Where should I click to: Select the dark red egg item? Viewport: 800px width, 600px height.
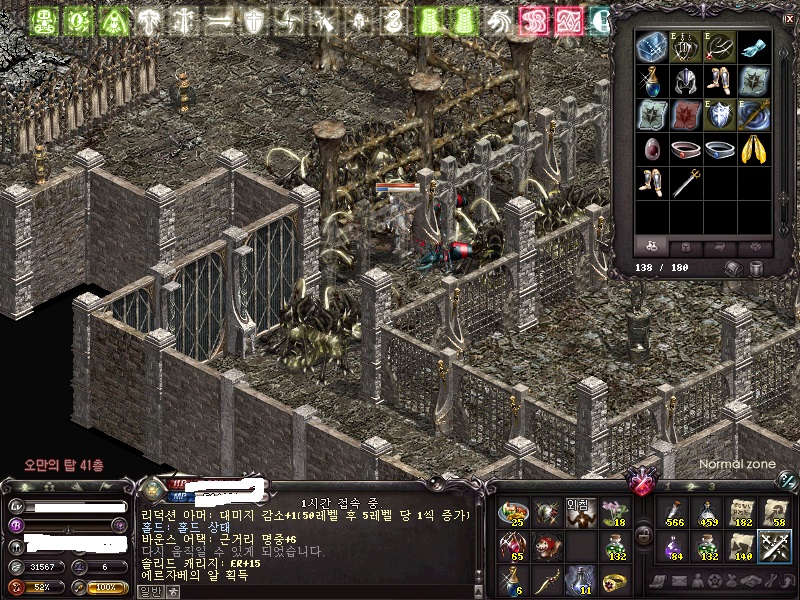click(x=651, y=151)
